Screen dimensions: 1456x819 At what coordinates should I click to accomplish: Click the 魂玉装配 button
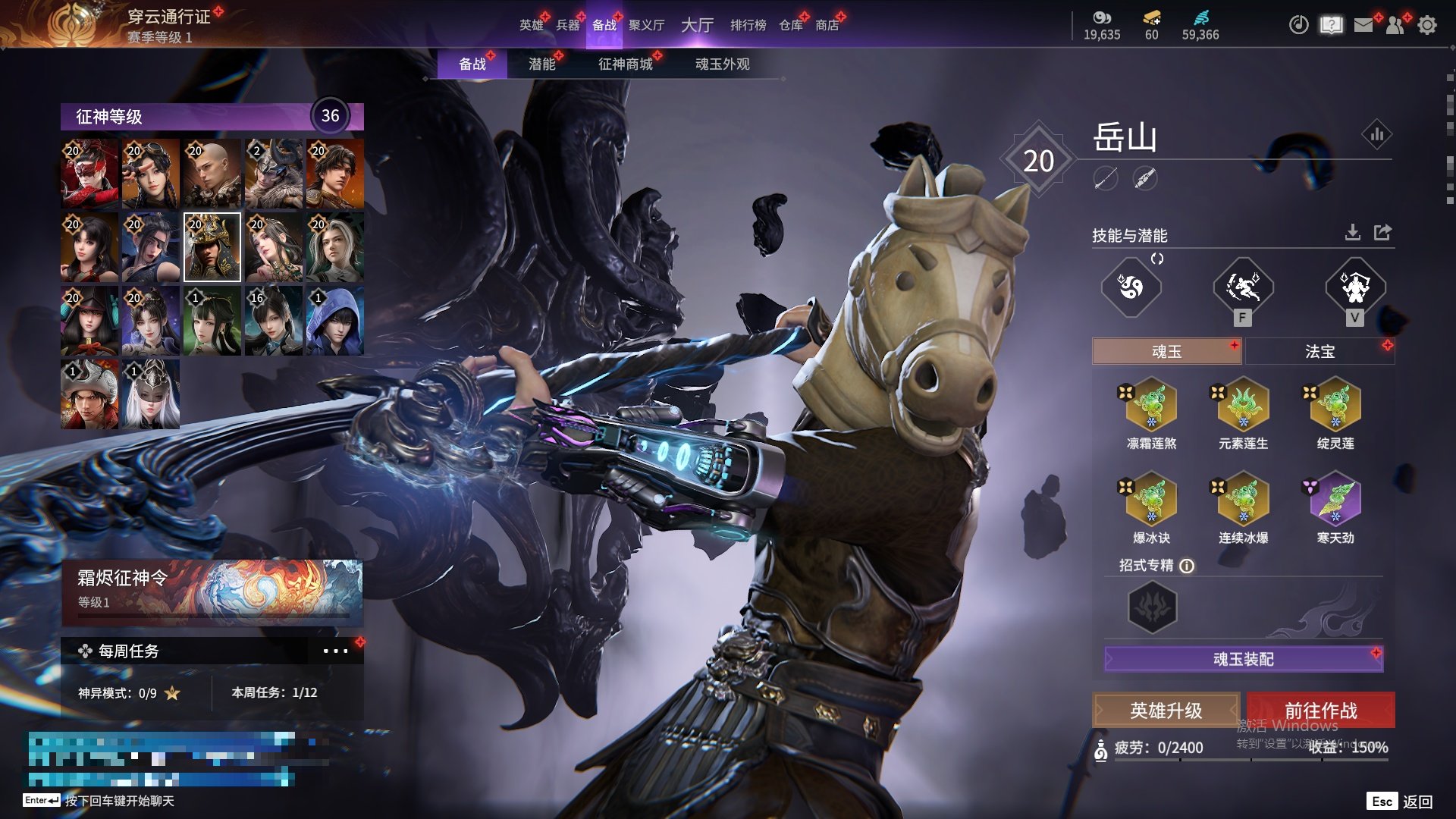[1243, 659]
